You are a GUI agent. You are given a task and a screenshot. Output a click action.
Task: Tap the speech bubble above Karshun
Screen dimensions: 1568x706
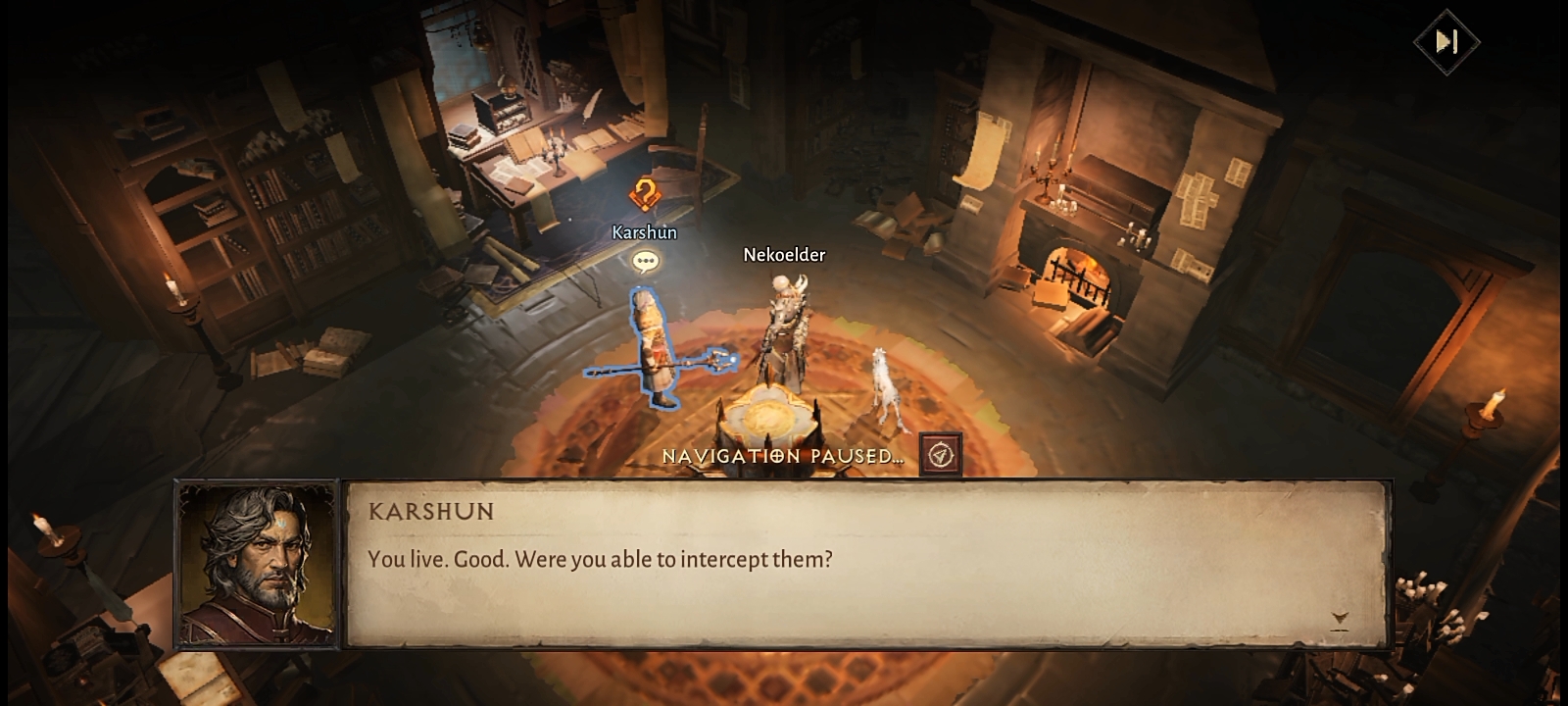click(644, 262)
